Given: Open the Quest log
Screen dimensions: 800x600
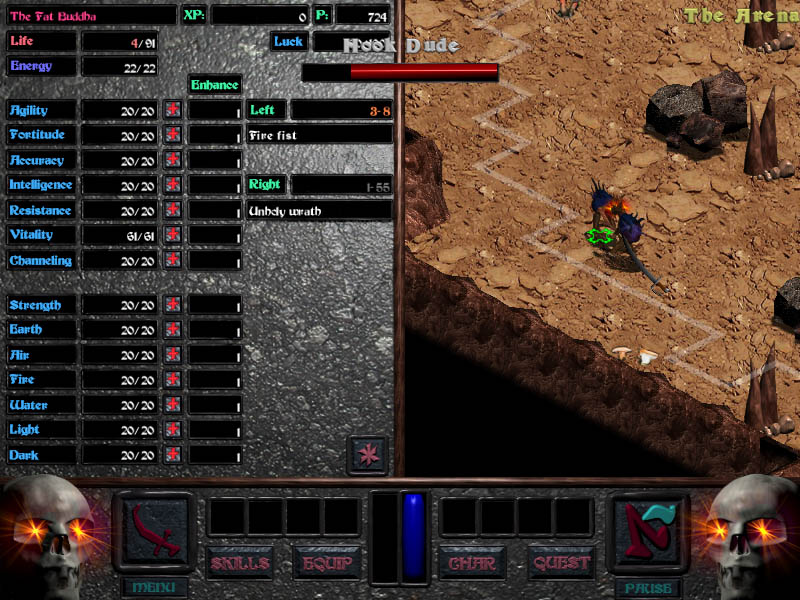Looking at the screenshot, I should [x=561, y=563].
